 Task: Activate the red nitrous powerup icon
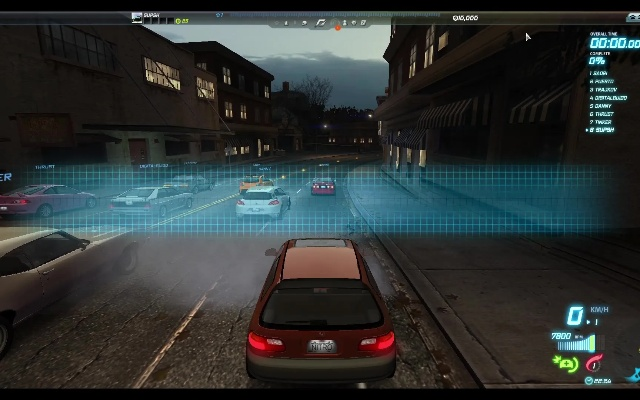596,361
